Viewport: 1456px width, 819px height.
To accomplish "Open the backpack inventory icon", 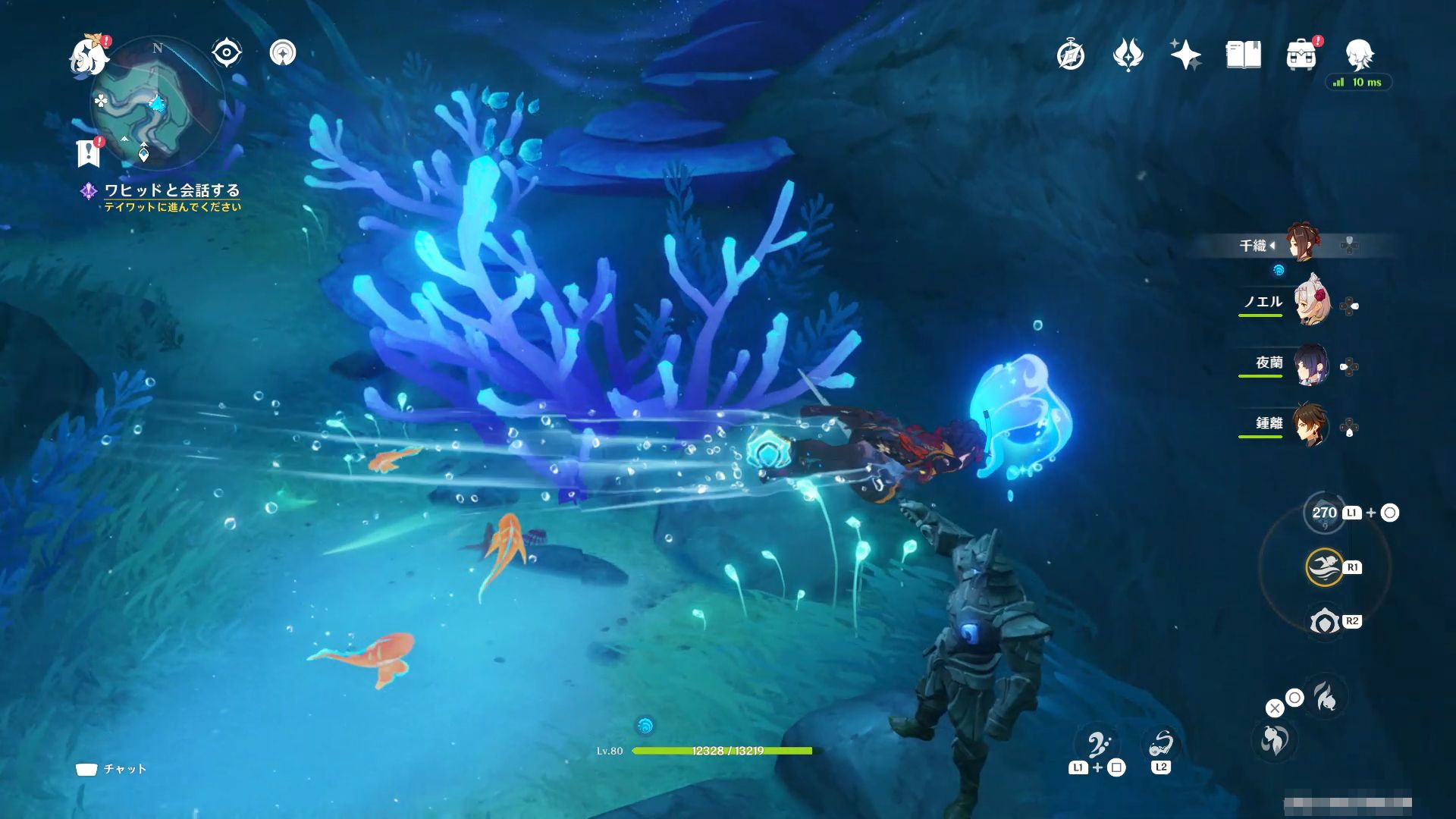I will point(1301,55).
